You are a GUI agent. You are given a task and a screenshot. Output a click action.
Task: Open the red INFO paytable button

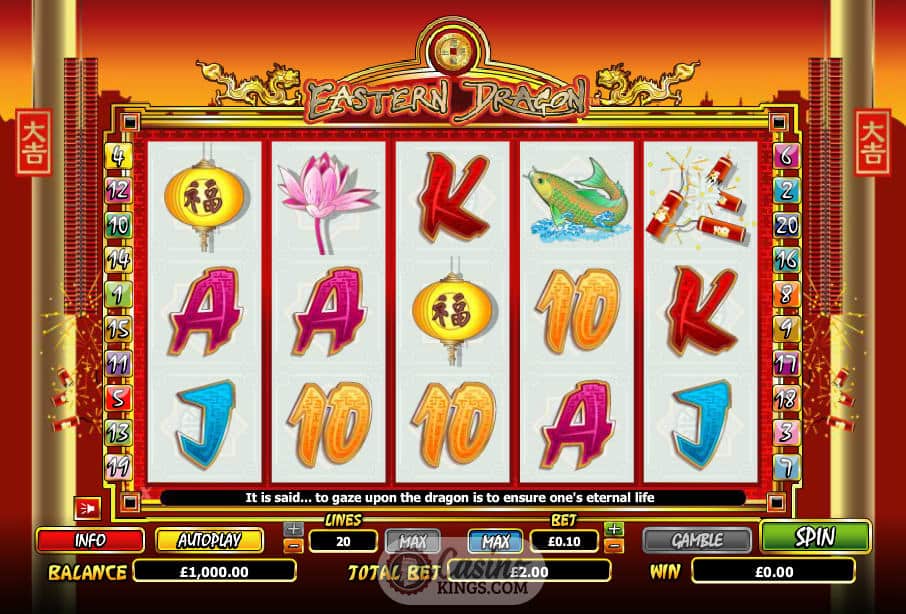[x=90, y=540]
